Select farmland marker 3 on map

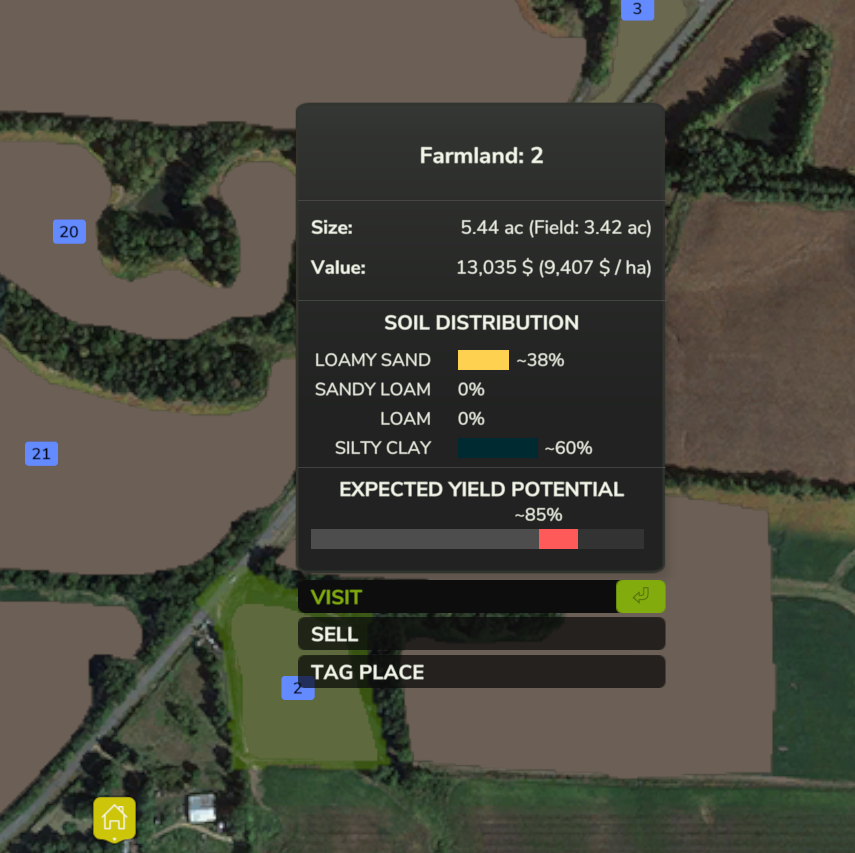[x=637, y=10]
